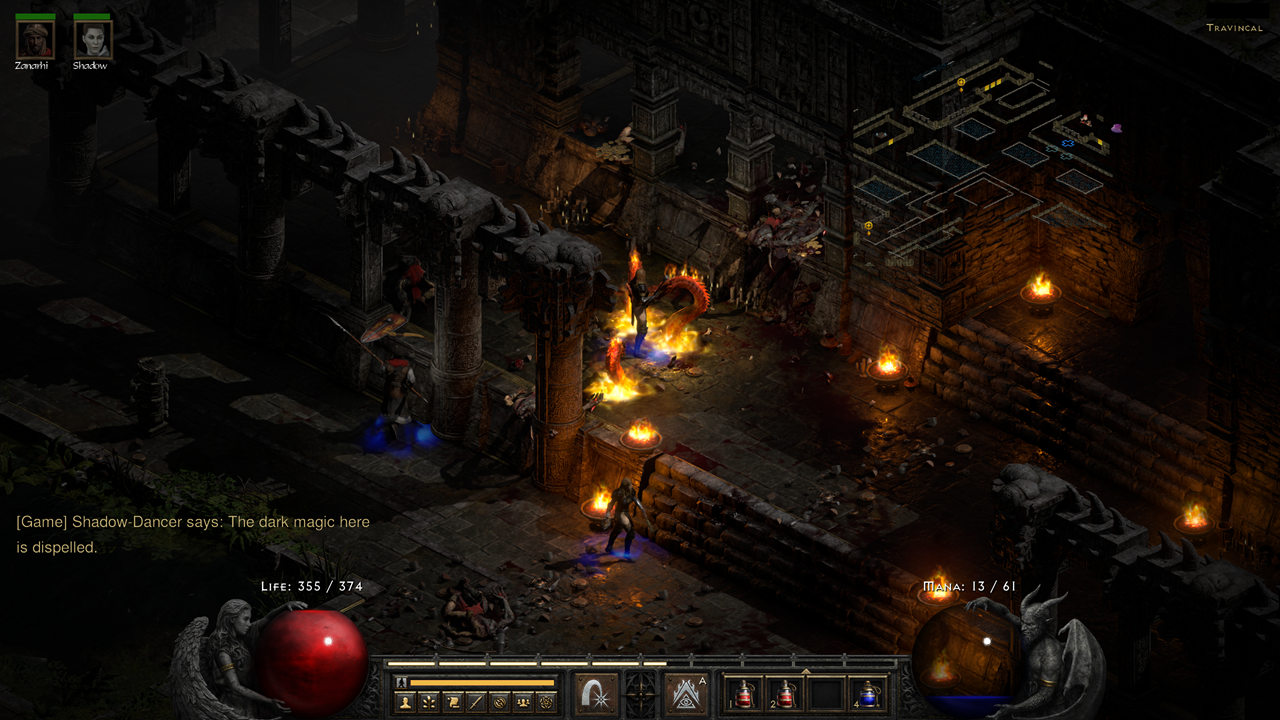Click the Shadow summon portrait
The image size is (1280, 720).
(93, 39)
